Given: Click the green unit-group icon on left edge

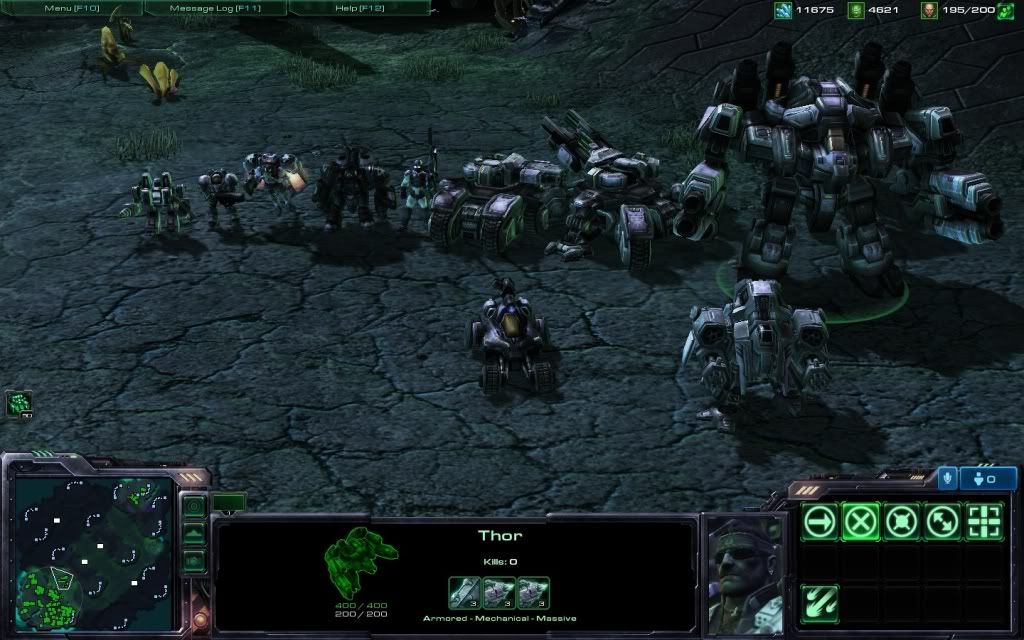Looking at the screenshot, I should coord(19,403).
